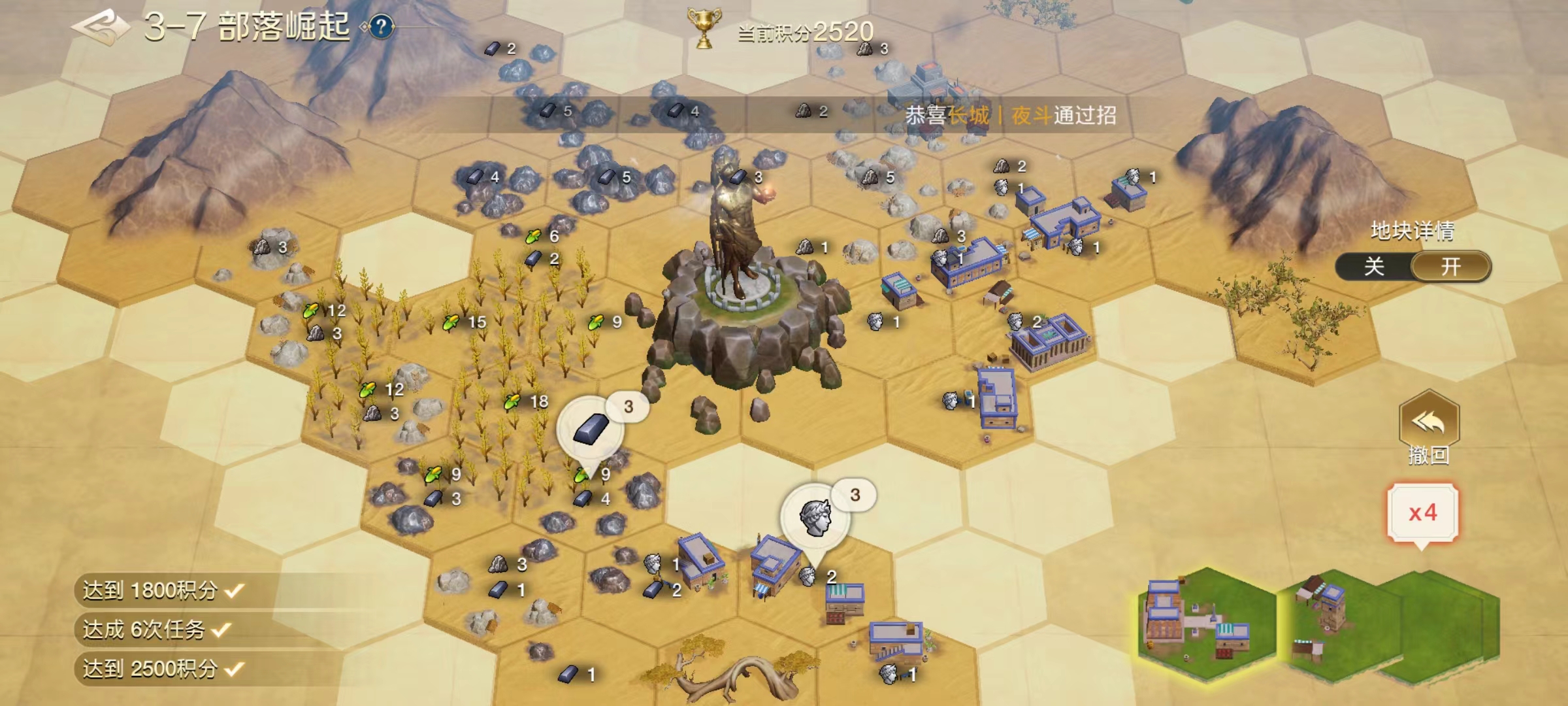The height and width of the screenshot is (706, 1568).
Task: Tap the gold trophy score icon
Action: 704,28
